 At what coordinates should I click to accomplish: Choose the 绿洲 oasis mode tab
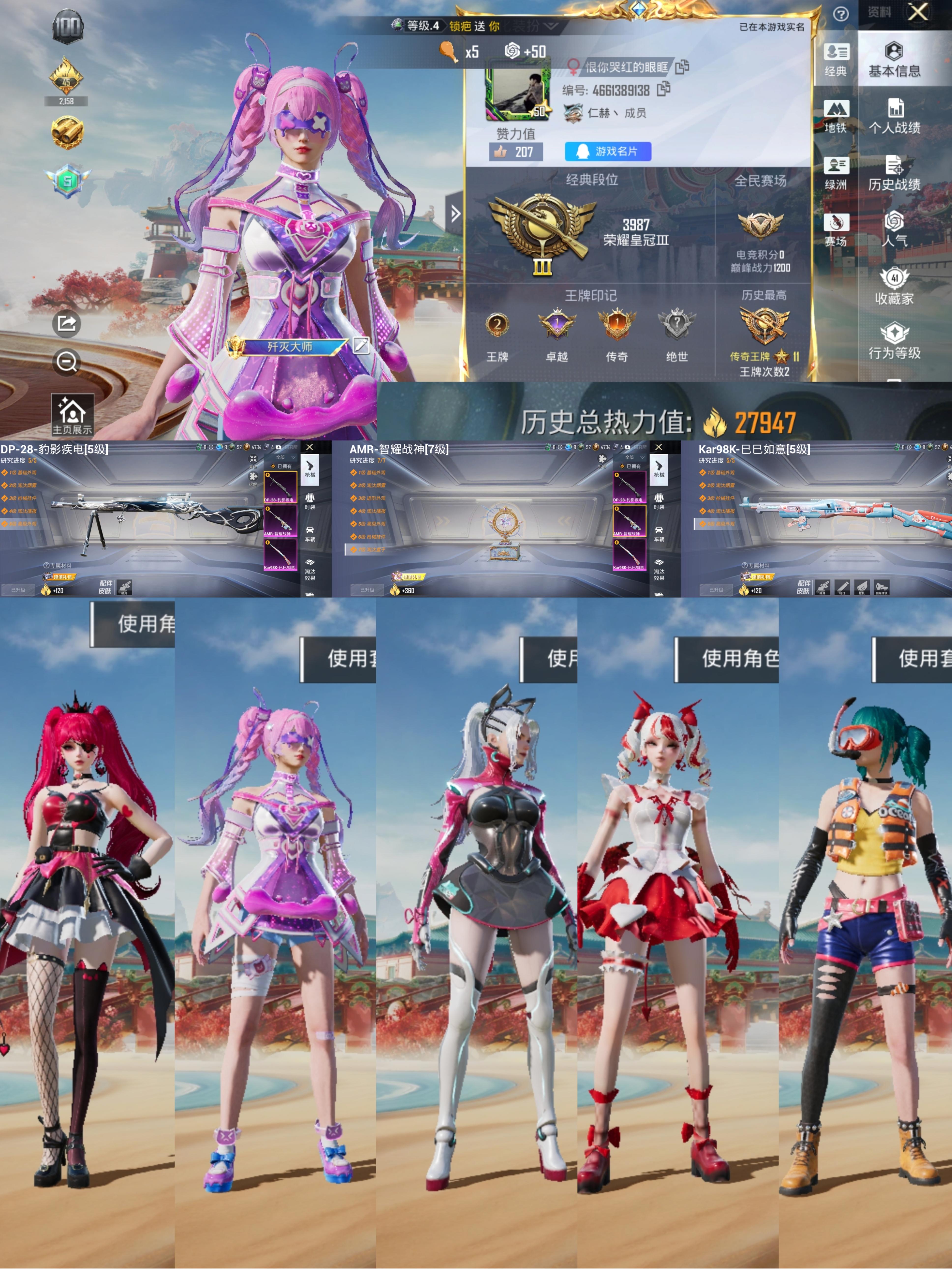[x=835, y=173]
